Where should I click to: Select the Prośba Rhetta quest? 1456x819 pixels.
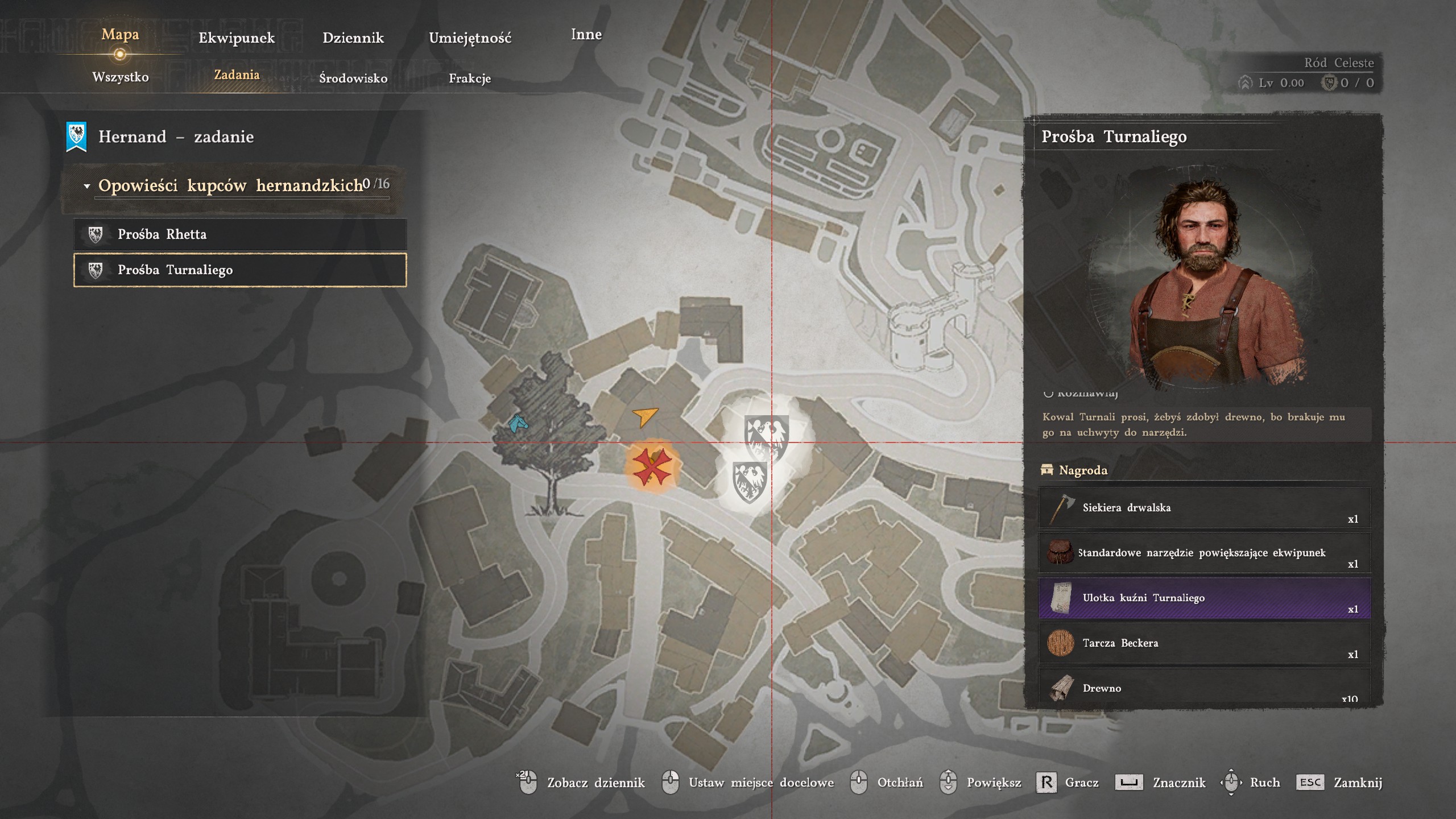point(240,234)
